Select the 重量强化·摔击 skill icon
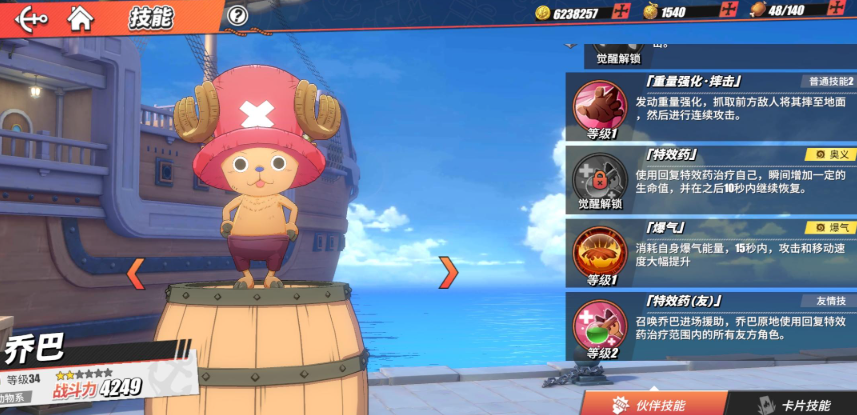 tap(599, 105)
